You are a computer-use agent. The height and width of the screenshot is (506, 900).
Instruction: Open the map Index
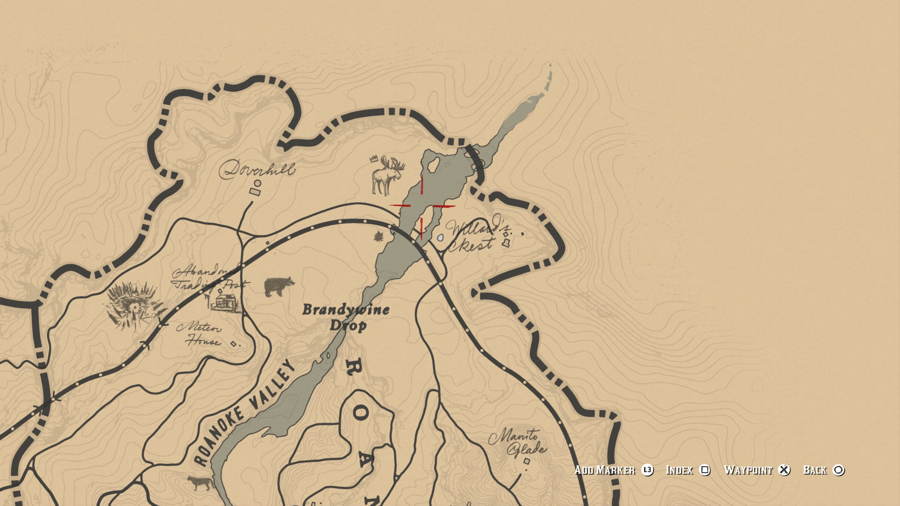[688, 470]
